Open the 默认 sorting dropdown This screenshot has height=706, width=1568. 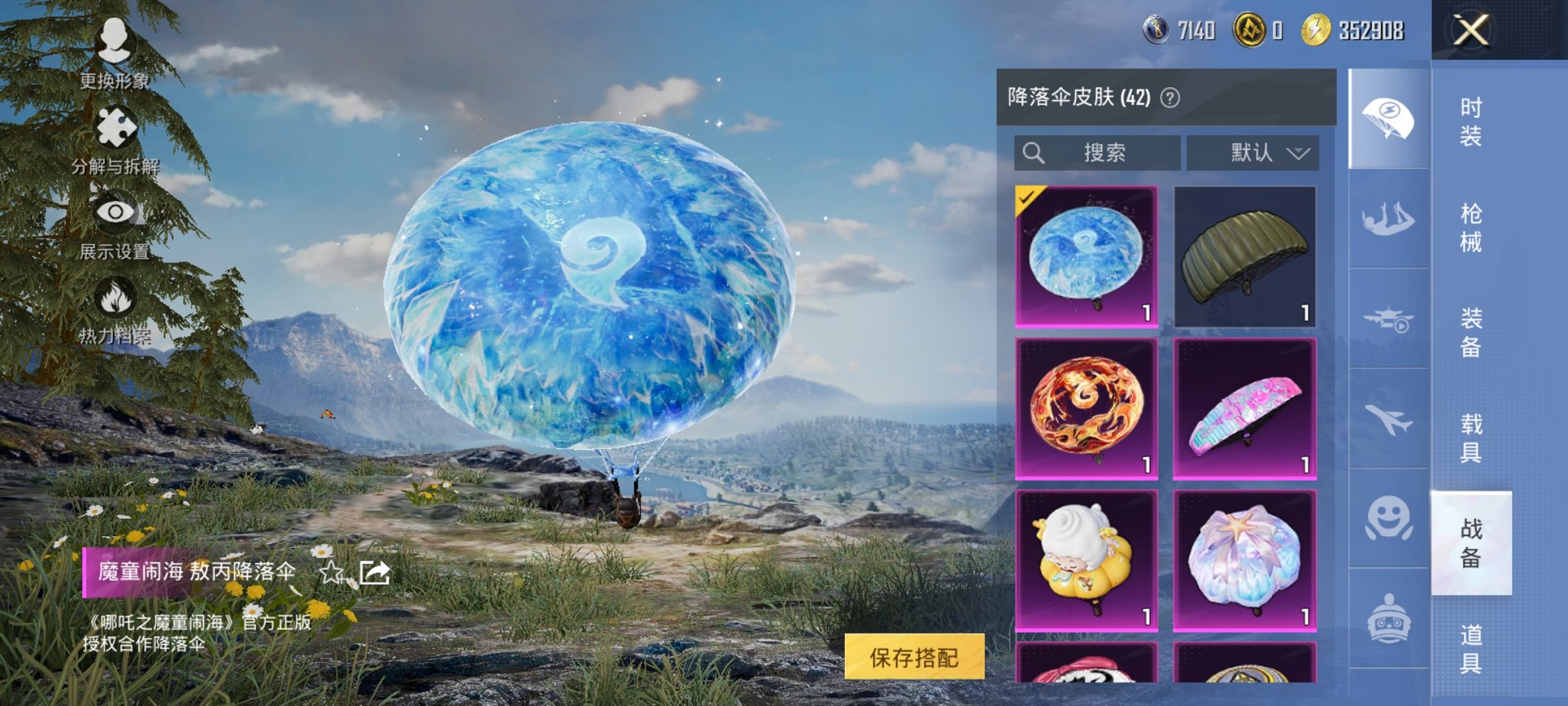[1251, 152]
